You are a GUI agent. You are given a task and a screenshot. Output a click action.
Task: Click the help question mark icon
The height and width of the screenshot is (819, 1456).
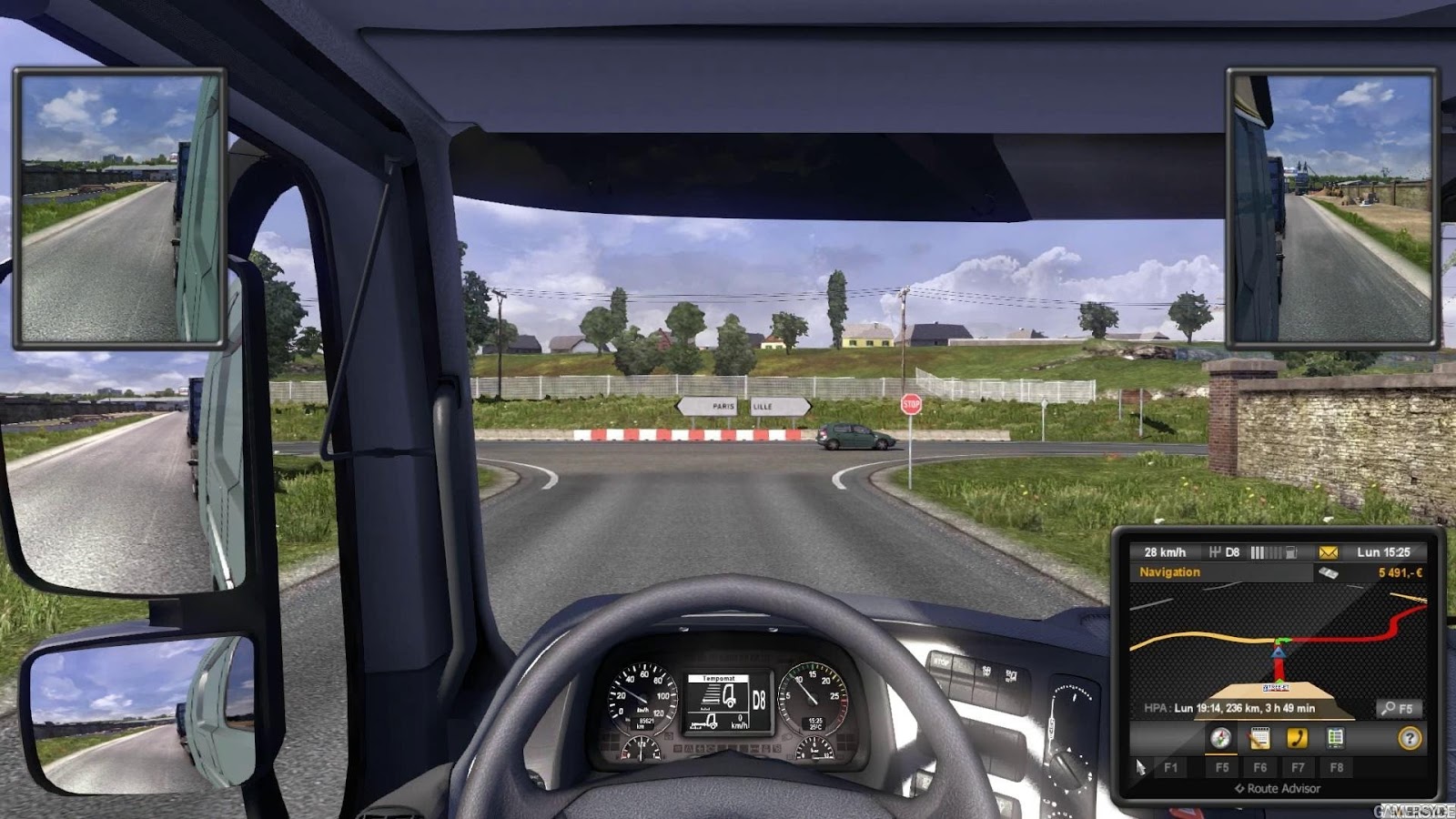click(x=1410, y=739)
